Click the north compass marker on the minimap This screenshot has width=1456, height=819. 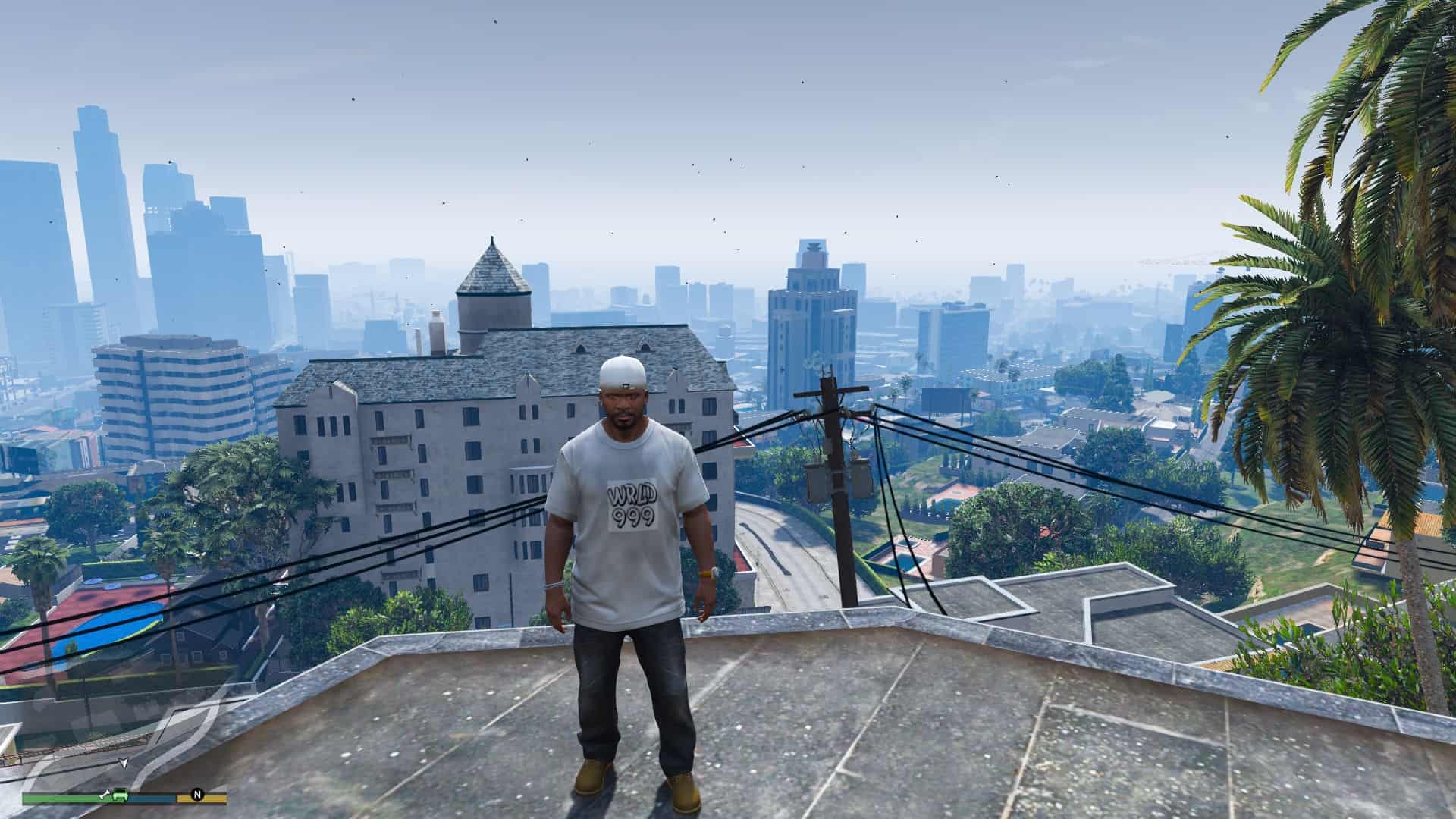coord(197,795)
